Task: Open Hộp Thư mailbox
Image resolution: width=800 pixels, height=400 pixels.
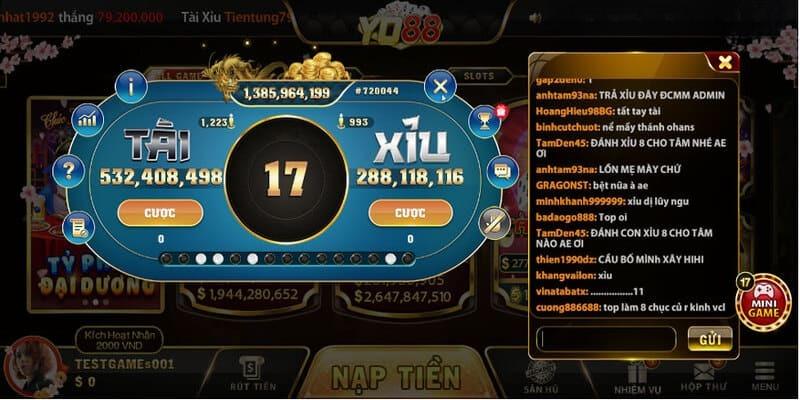Action: coord(703,376)
